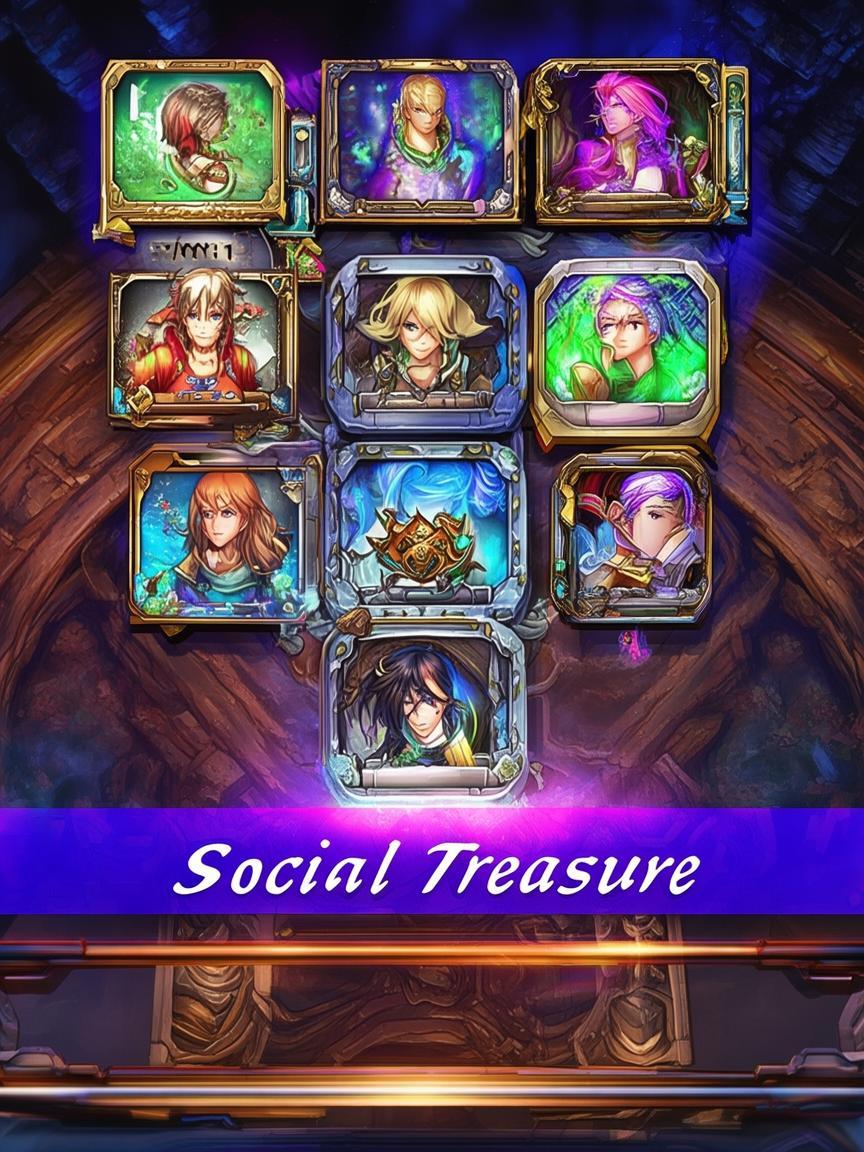
Task: Choose the orange-haired girl portrait card
Action: [x=222, y=534]
